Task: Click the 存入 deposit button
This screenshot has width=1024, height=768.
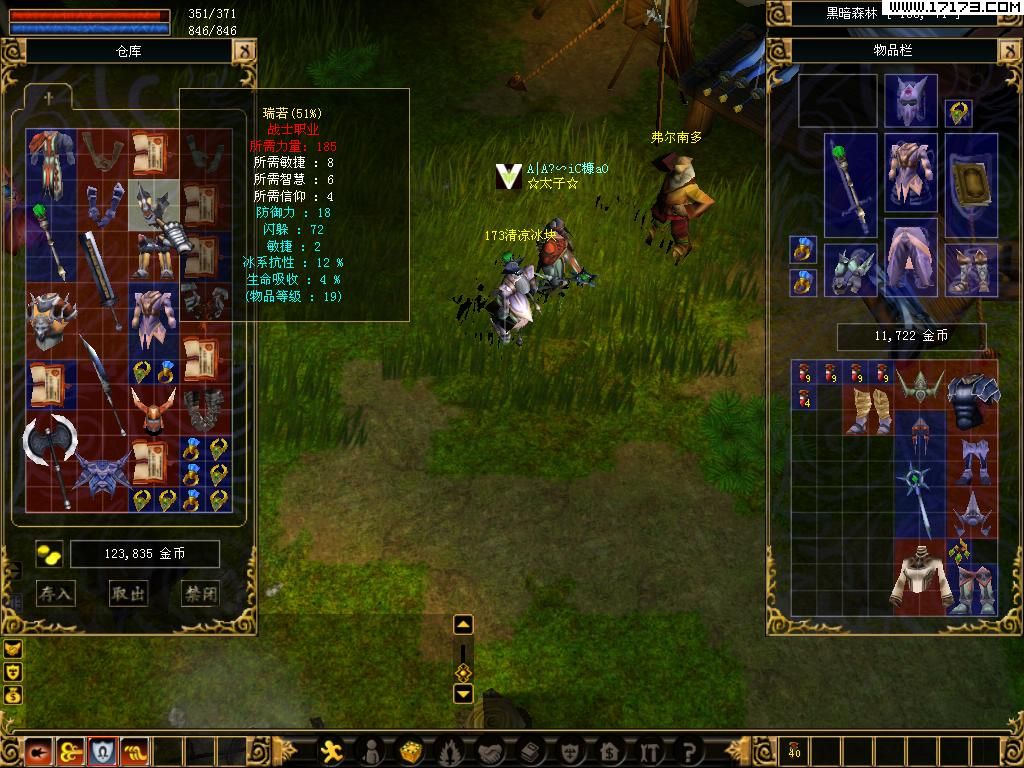Action: (x=56, y=593)
